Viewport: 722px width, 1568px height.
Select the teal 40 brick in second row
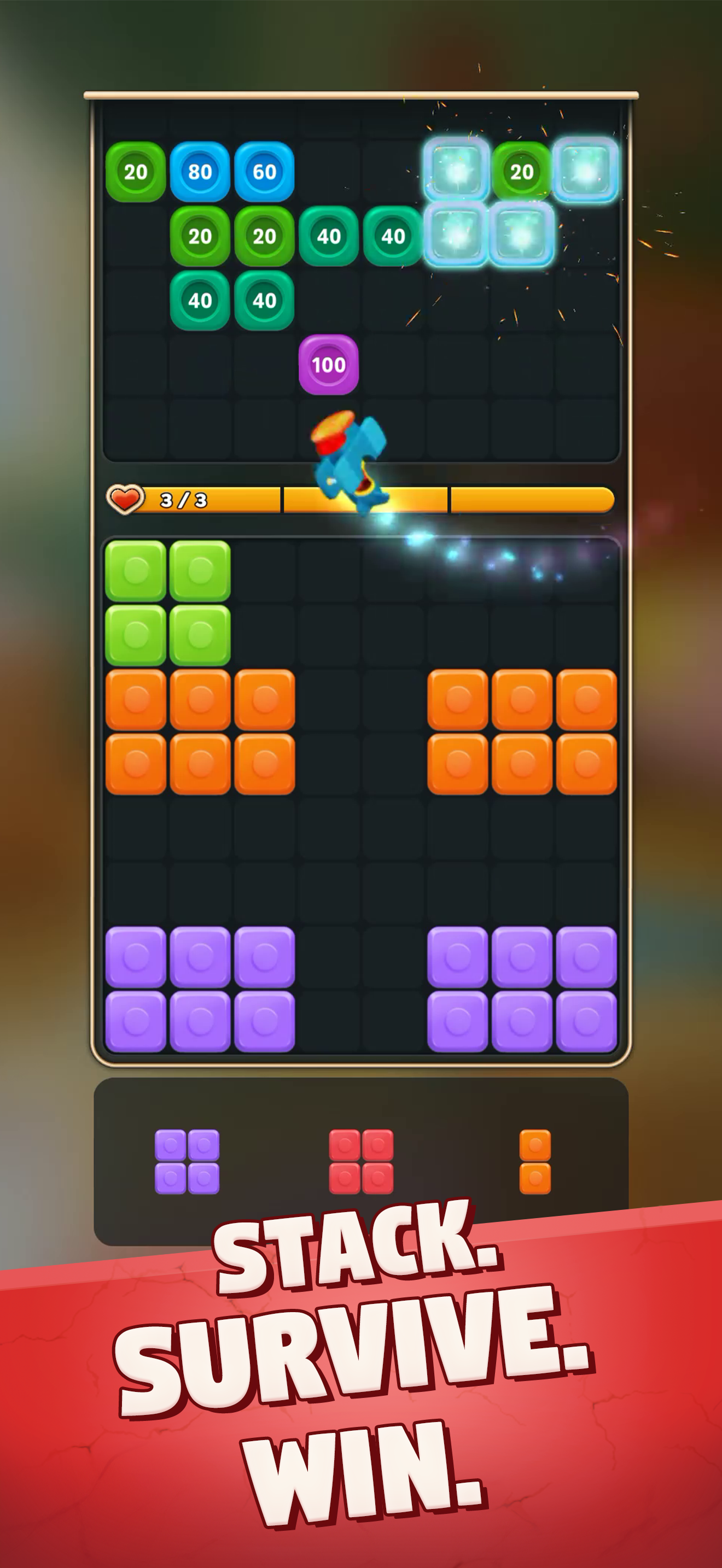328,236
